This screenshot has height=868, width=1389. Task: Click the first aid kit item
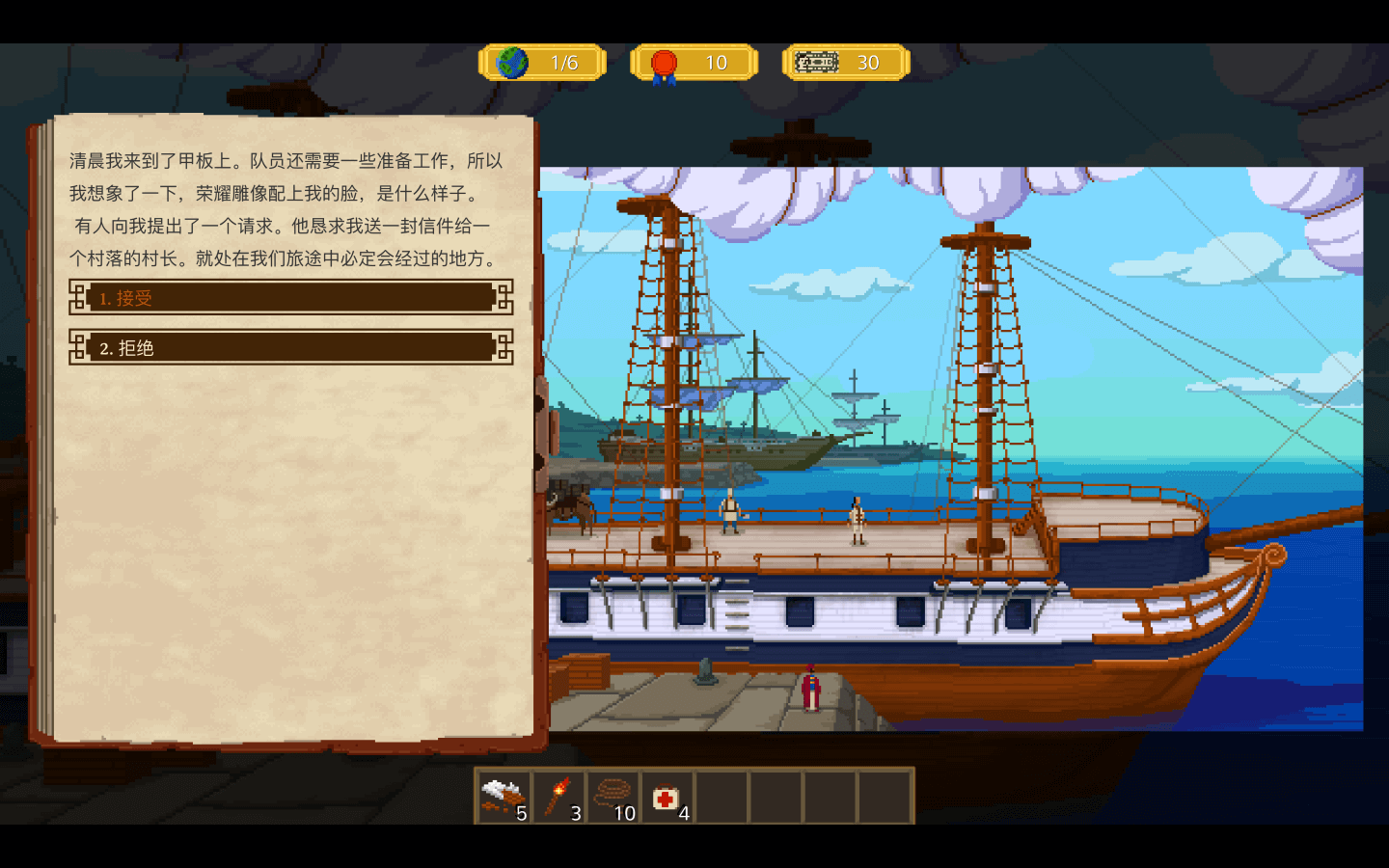point(667,798)
